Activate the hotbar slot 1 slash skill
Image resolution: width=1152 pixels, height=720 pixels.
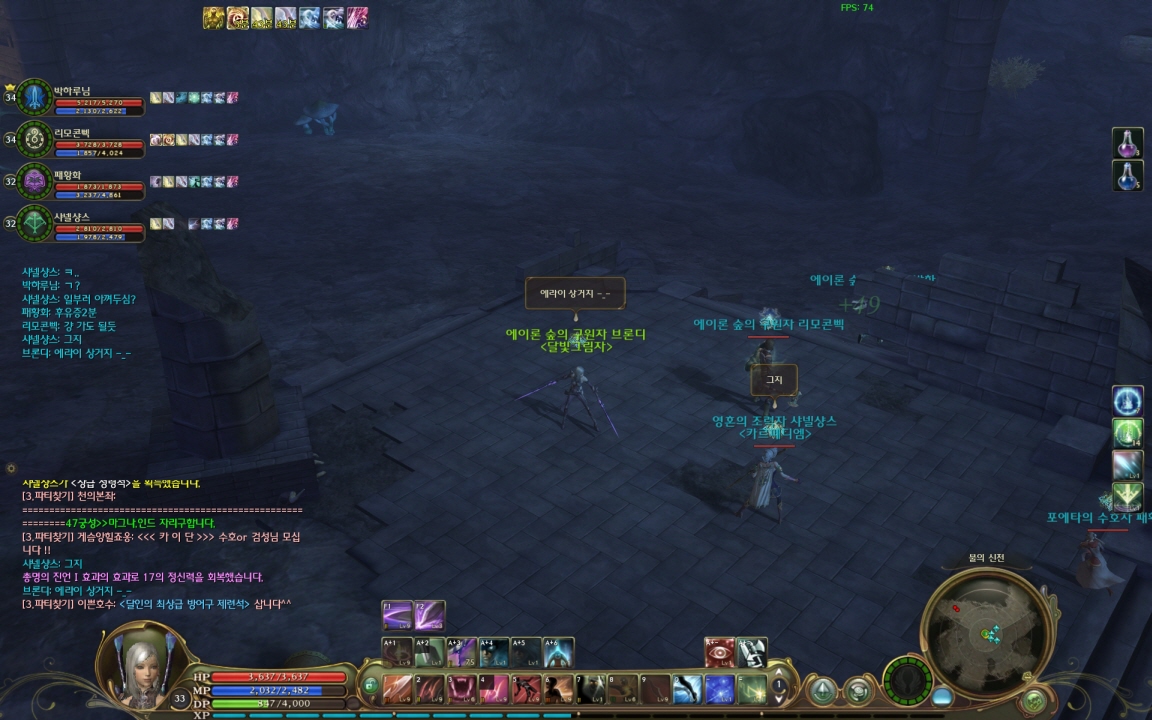pyautogui.click(x=398, y=688)
